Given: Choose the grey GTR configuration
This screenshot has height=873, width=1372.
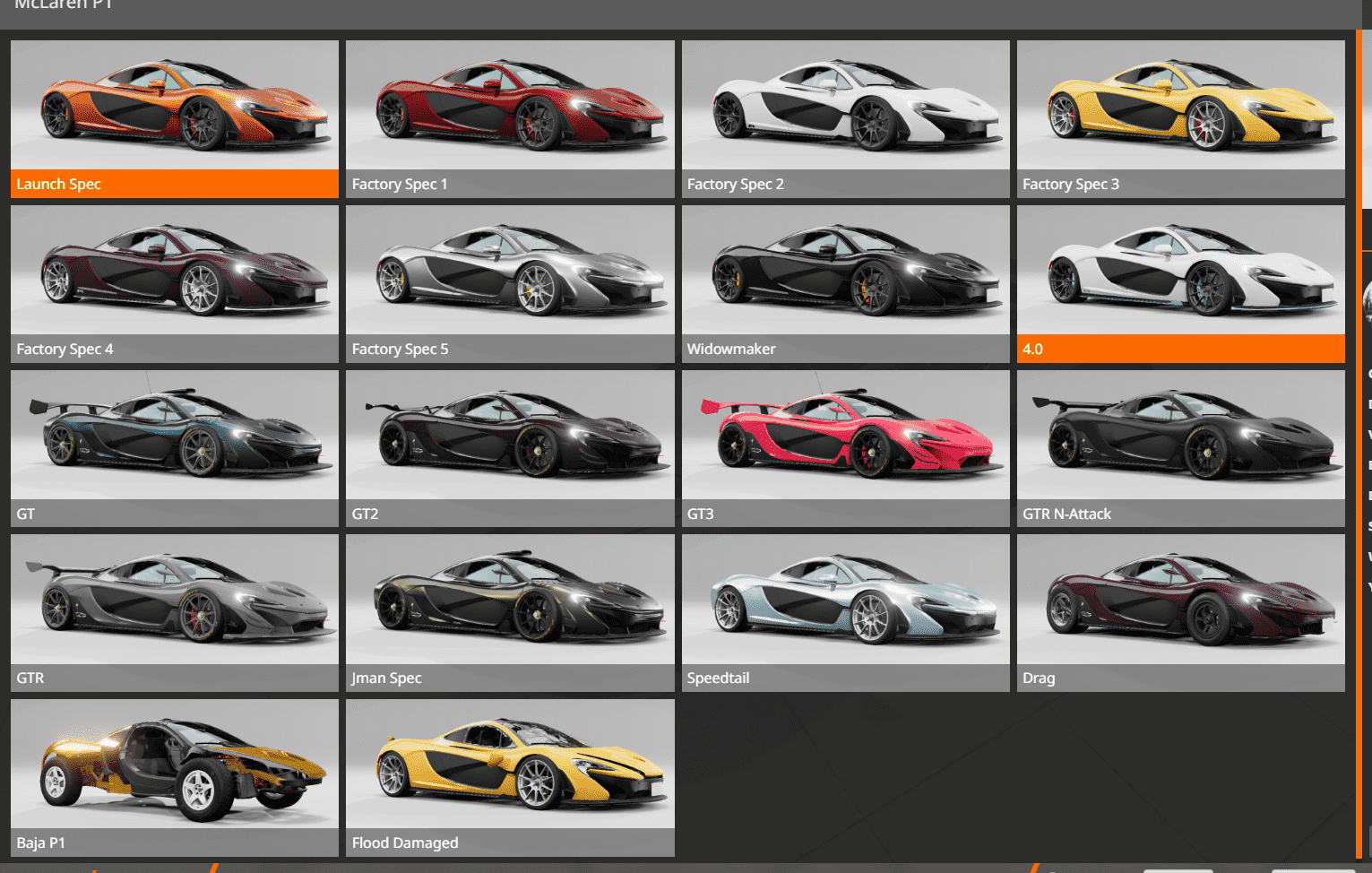Looking at the screenshot, I should click(x=175, y=612).
